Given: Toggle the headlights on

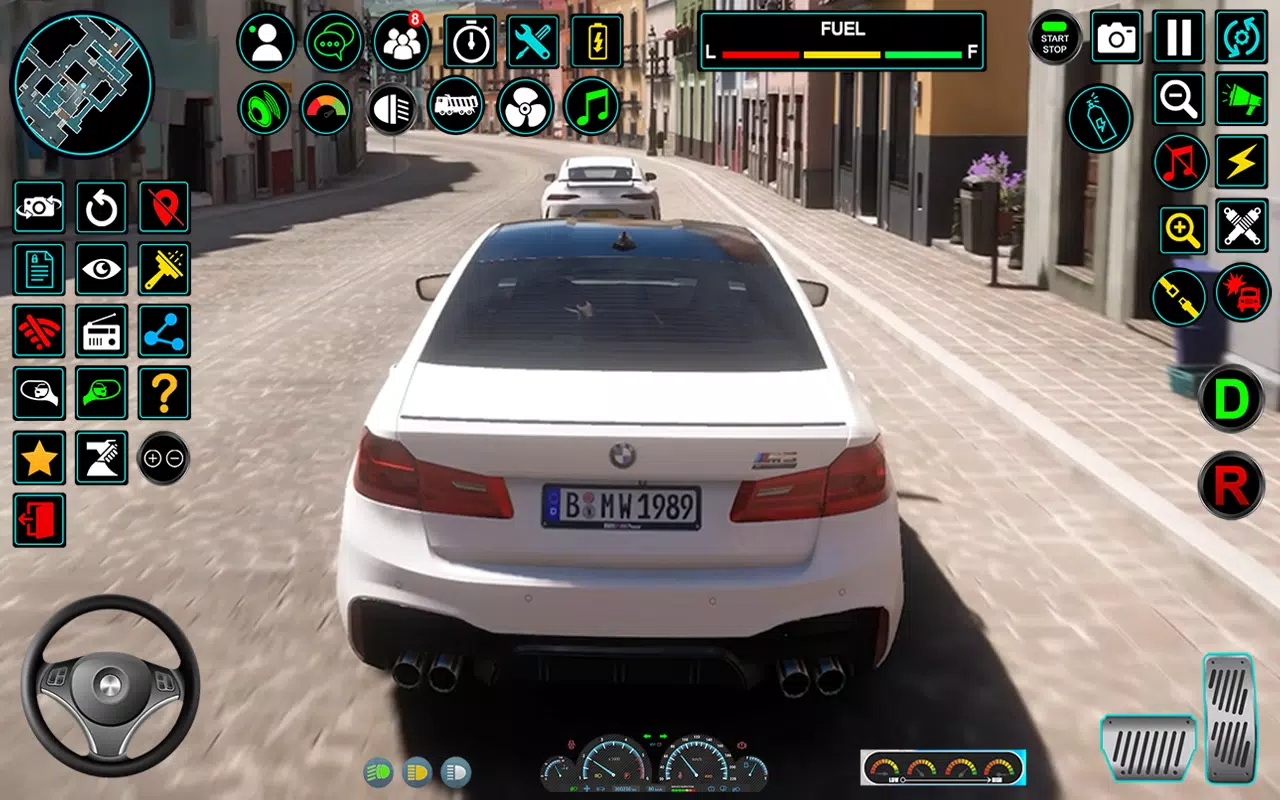Looking at the screenshot, I should pyautogui.click(x=390, y=108).
